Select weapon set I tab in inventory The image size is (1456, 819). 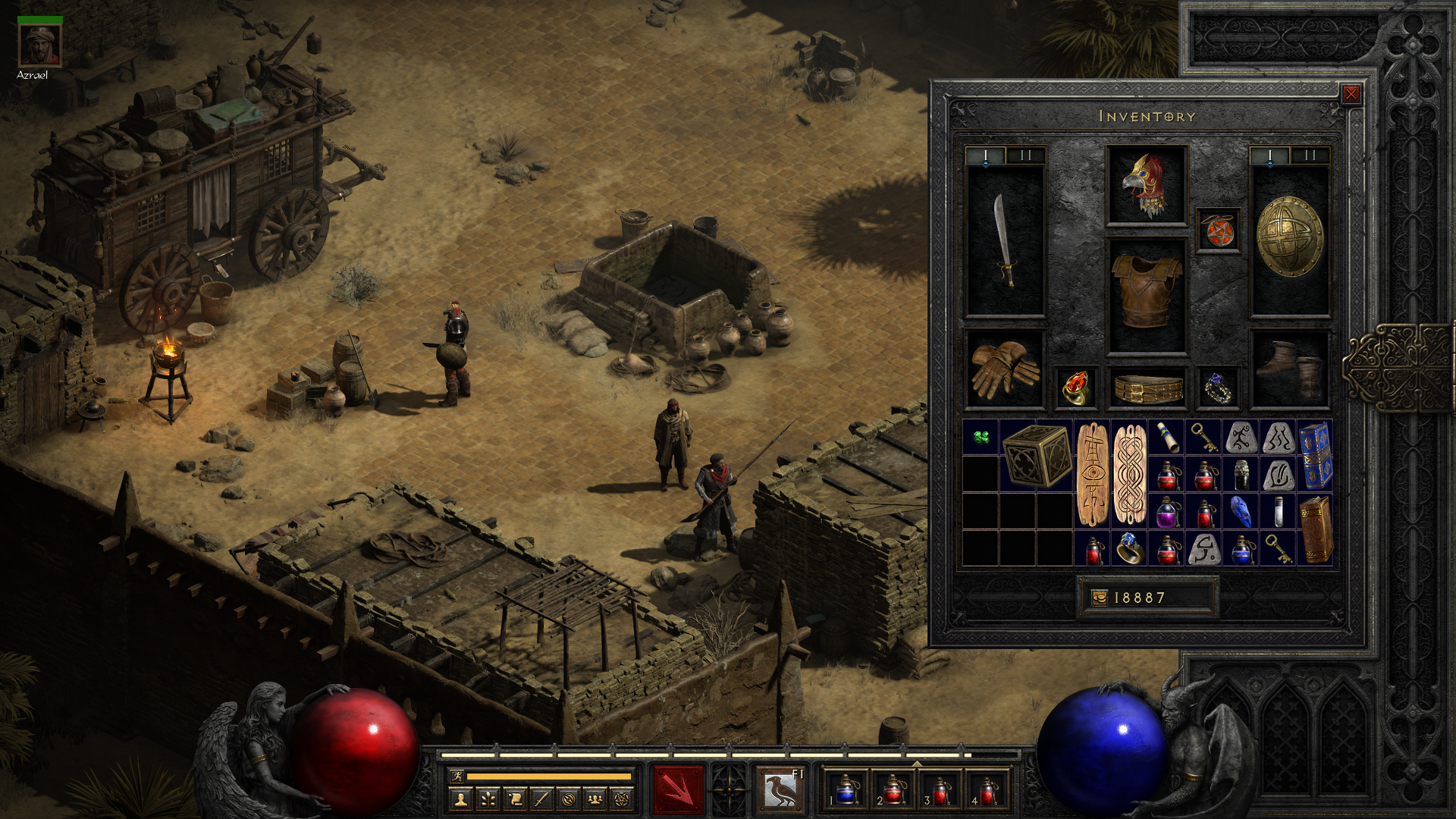coord(987,155)
